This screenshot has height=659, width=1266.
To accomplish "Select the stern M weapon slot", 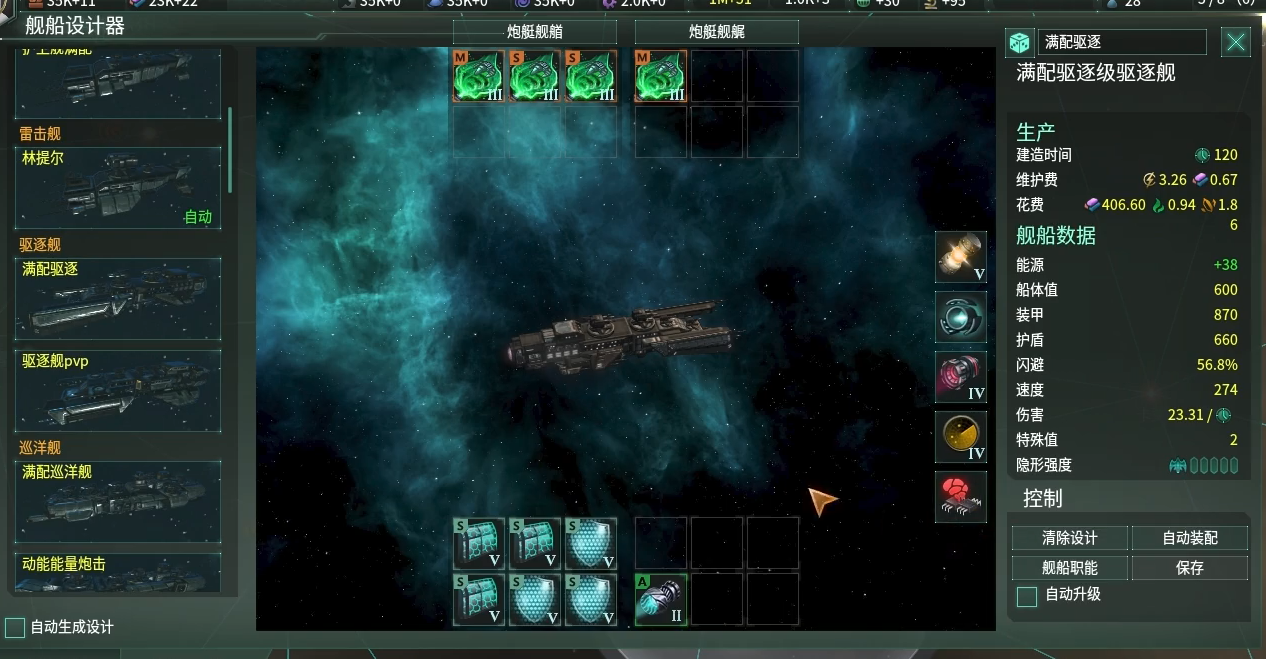I will coord(661,77).
